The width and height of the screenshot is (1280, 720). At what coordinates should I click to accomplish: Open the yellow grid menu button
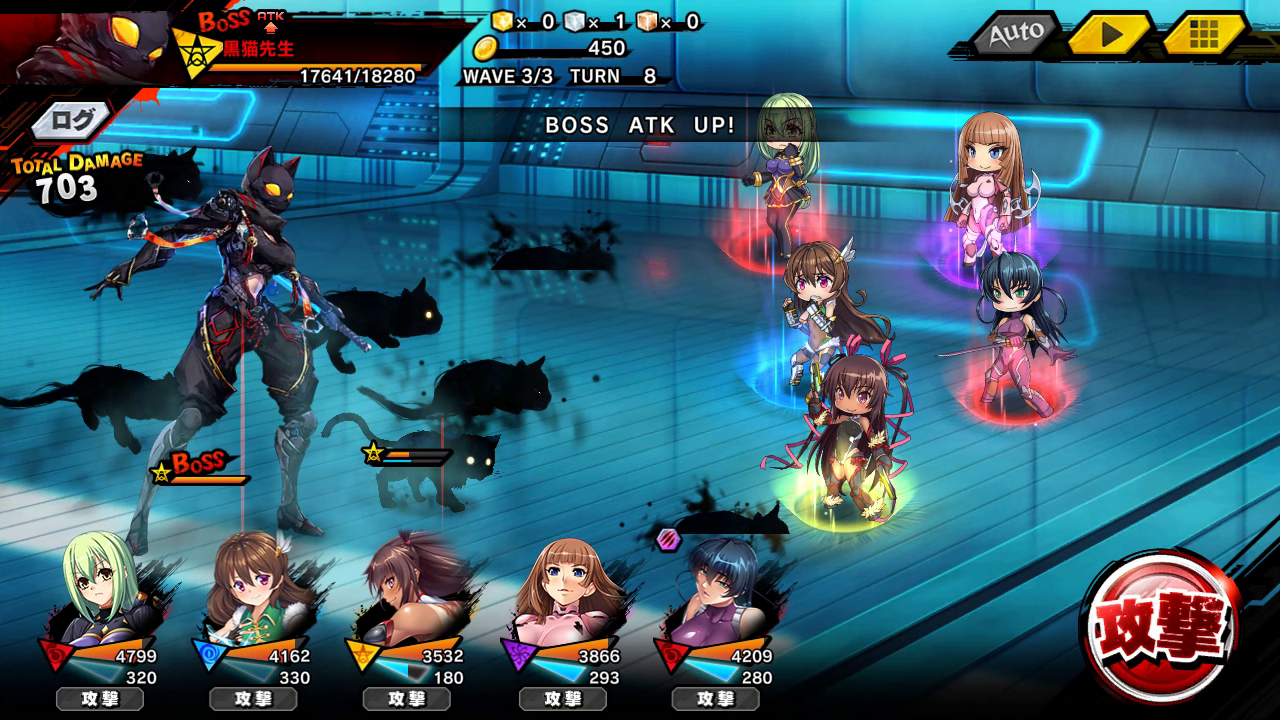1204,34
